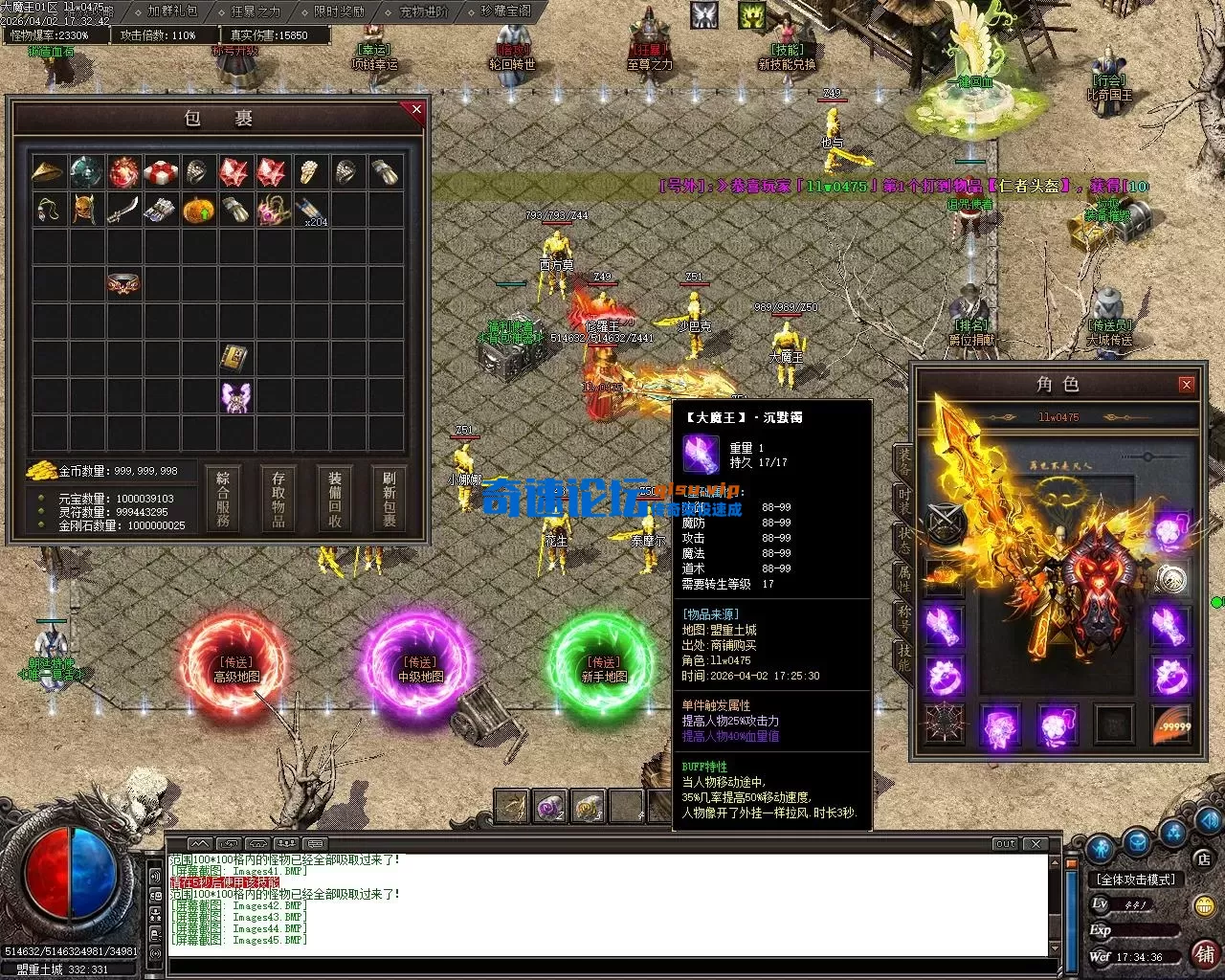Toggle the 全体攻击模式 attack mode label

[x=1136, y=879]
